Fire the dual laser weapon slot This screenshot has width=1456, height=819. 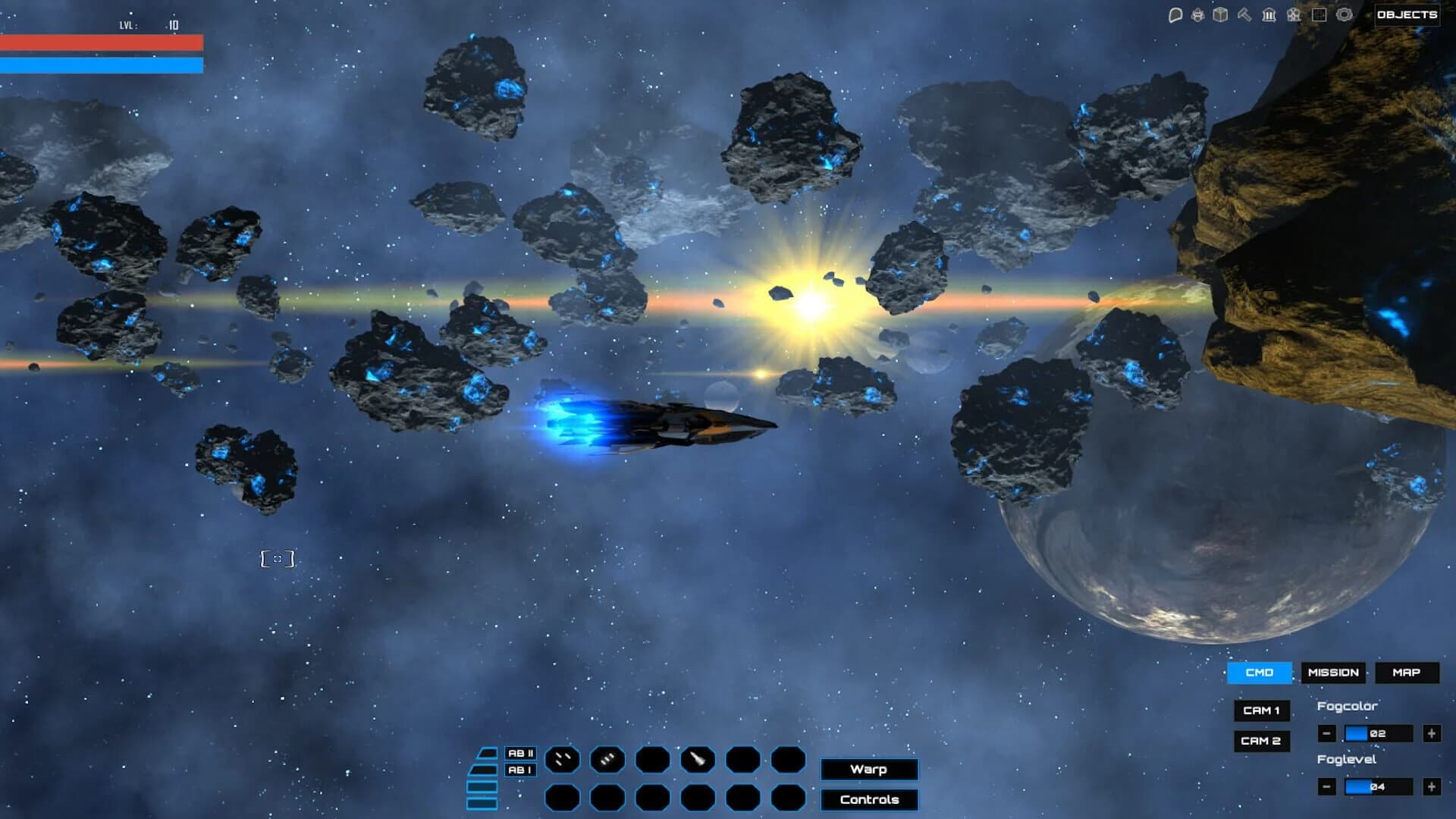[563, 759]
